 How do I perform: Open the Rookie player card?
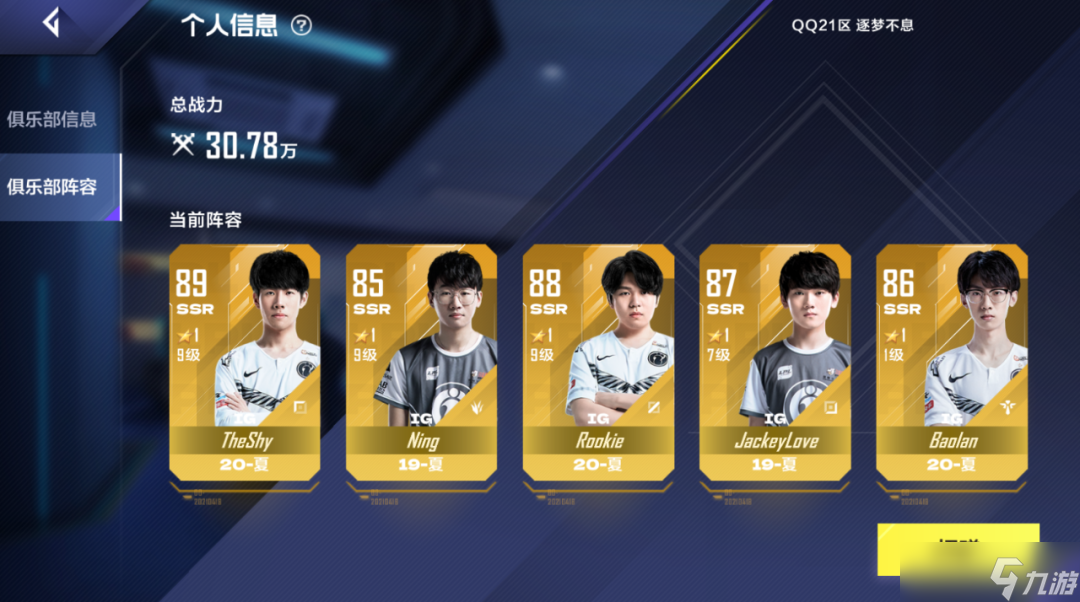pos(598,360)
